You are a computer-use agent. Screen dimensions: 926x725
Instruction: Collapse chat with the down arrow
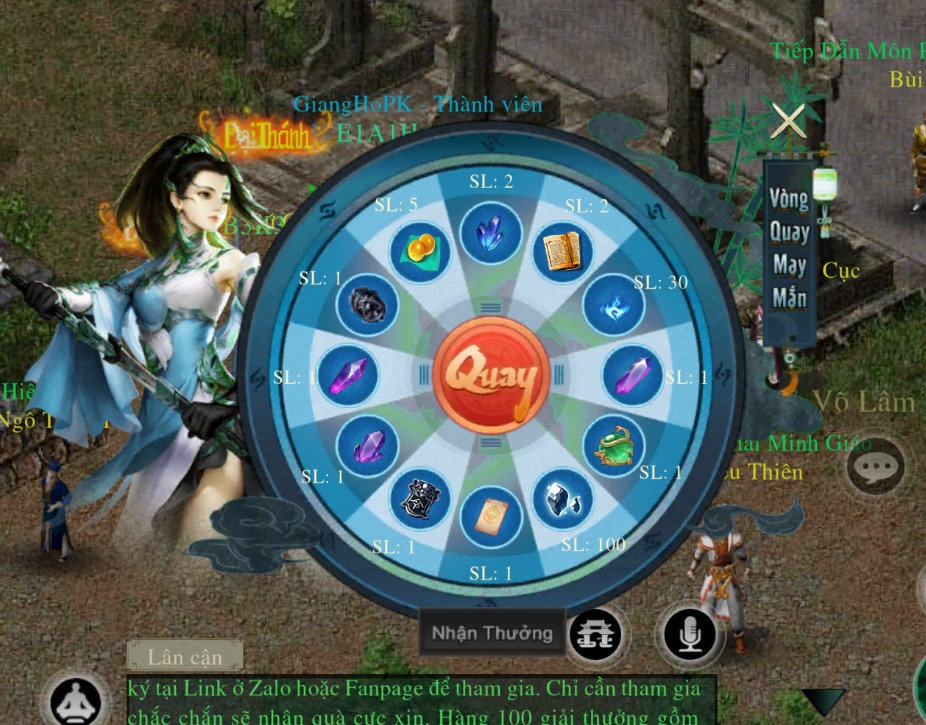pos(824,701)
